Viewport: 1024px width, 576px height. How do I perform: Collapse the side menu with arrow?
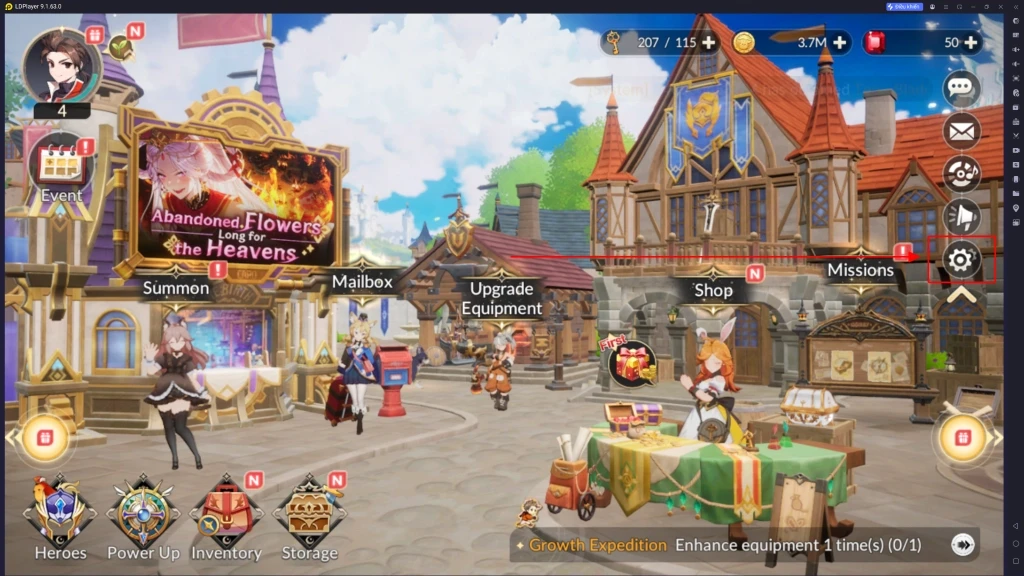[x=961, y=296]
